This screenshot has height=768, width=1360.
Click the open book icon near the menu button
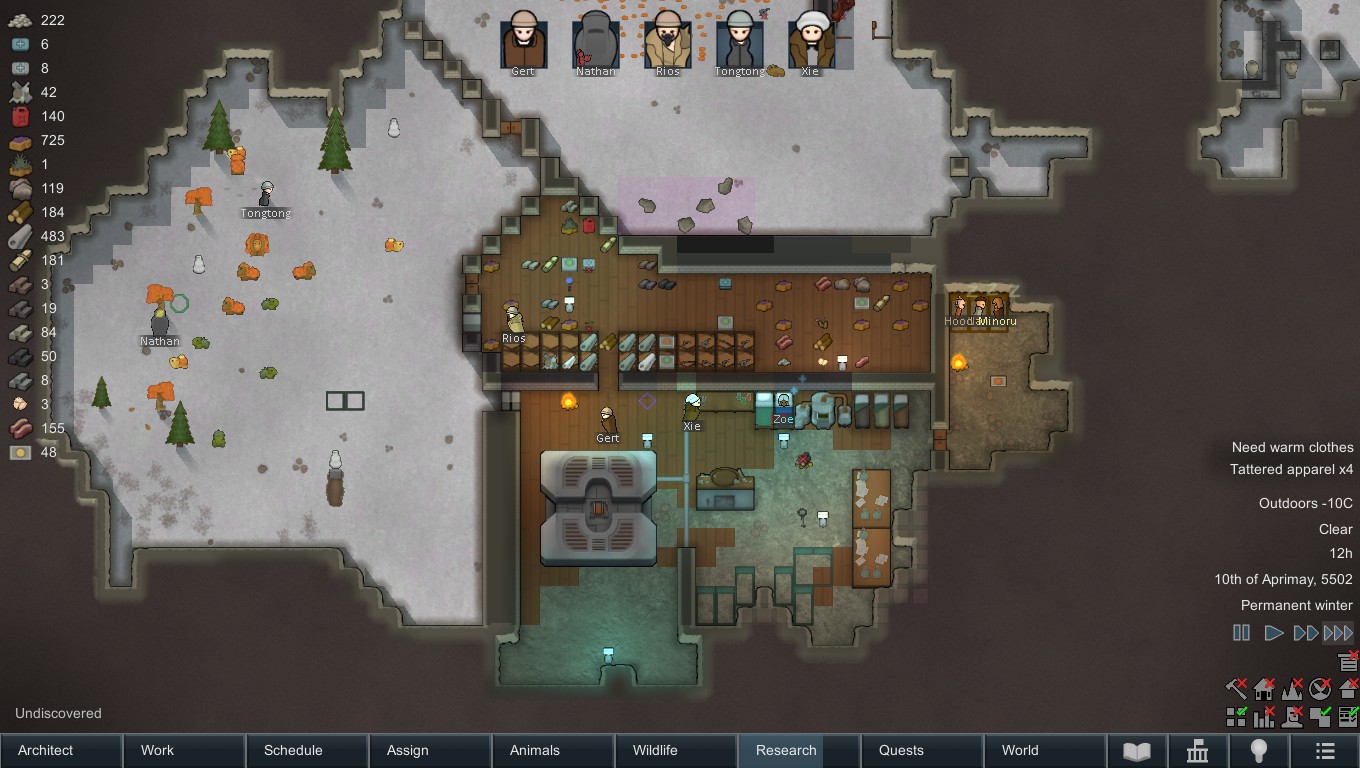[x=1137, y=750]
